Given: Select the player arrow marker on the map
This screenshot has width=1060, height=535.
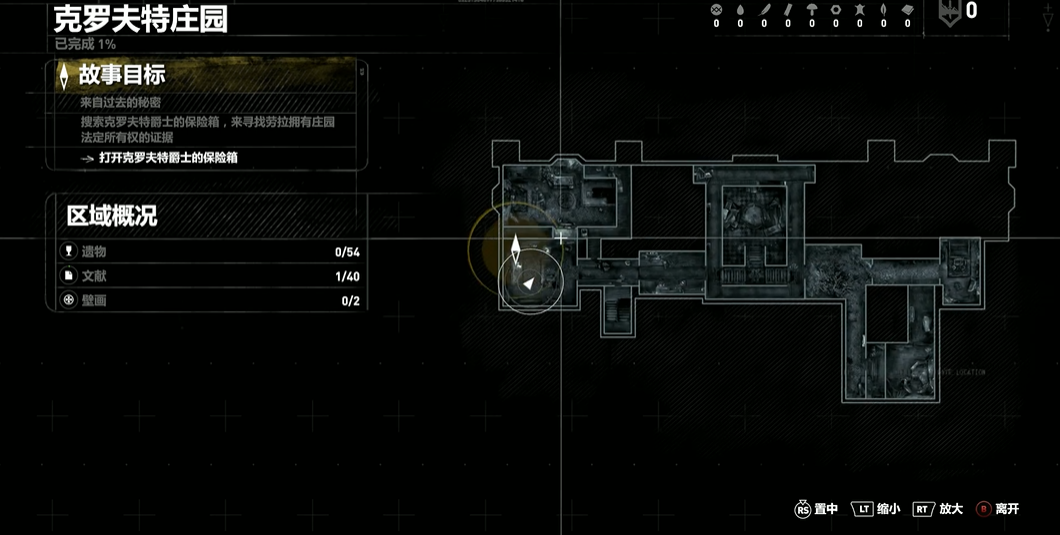Looking at the screenshot, I should tap(527, 285).
